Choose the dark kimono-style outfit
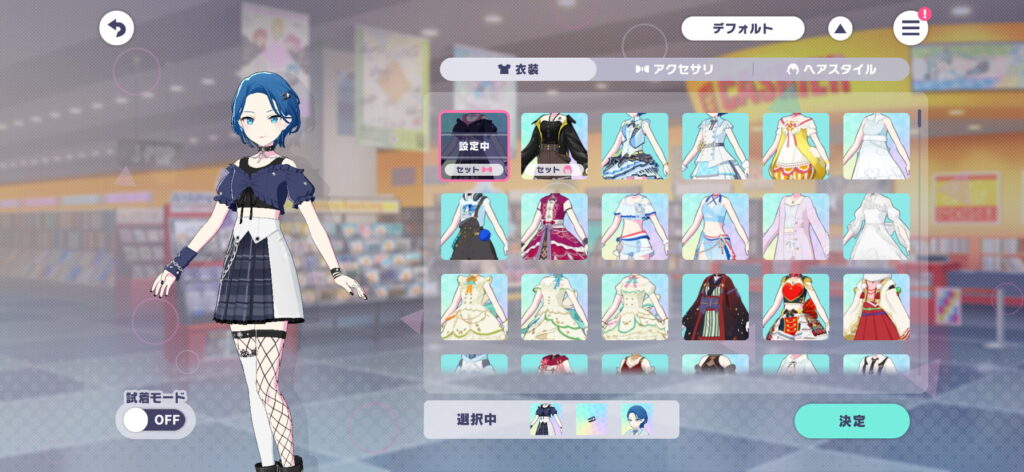Screen dimensions: 1024x472 pos(715,307)
